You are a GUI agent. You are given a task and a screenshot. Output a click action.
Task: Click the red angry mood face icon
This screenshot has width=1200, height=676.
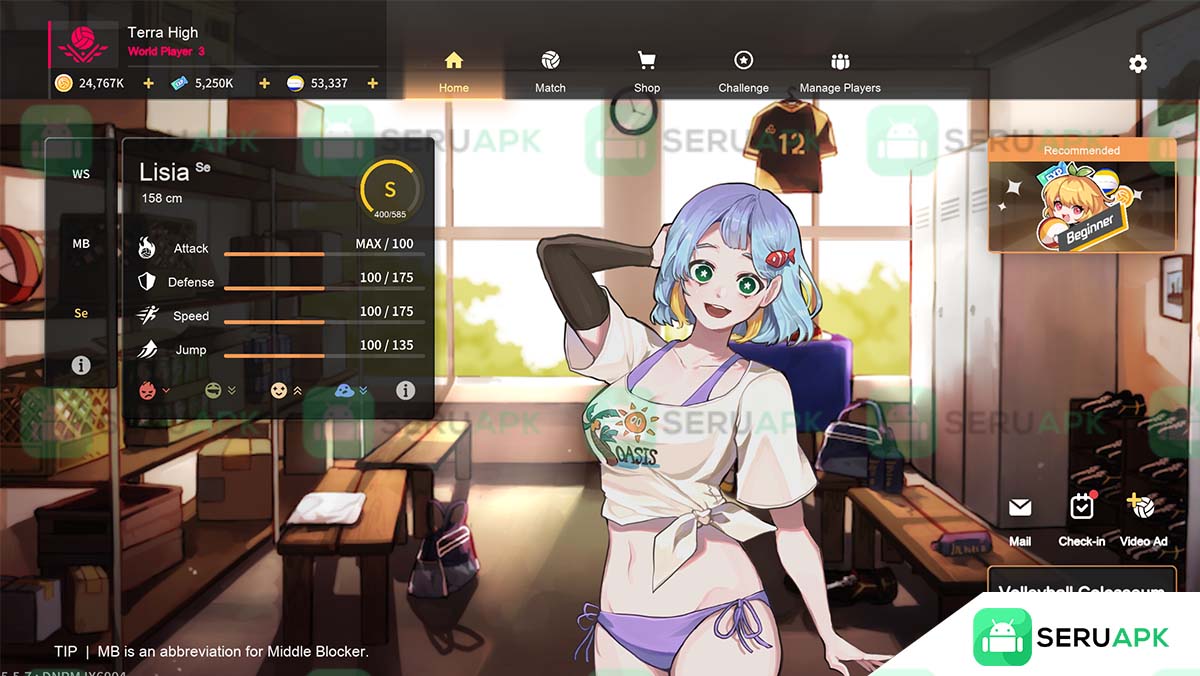[x=147, y=391]
